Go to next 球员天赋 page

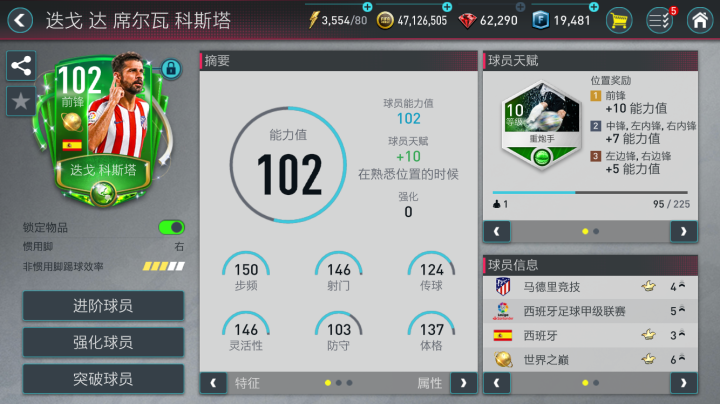(x=684, y=231)
